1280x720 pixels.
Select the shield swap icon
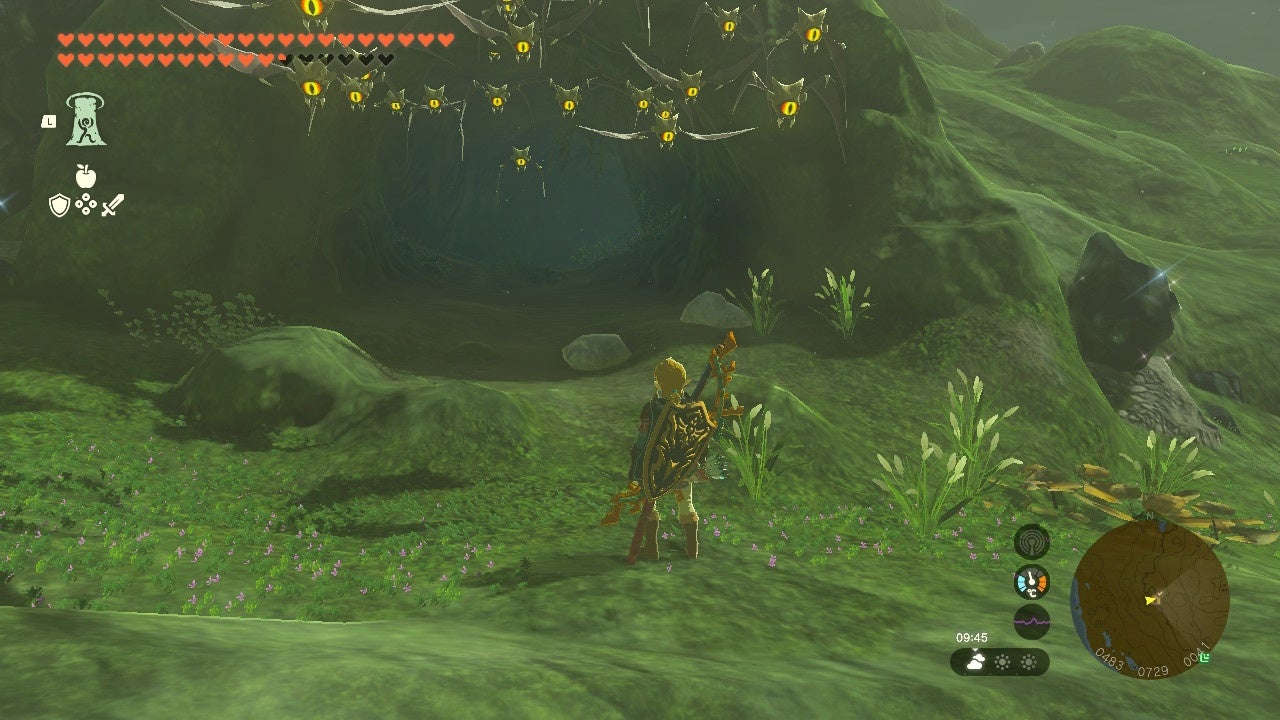coord(58,204)
